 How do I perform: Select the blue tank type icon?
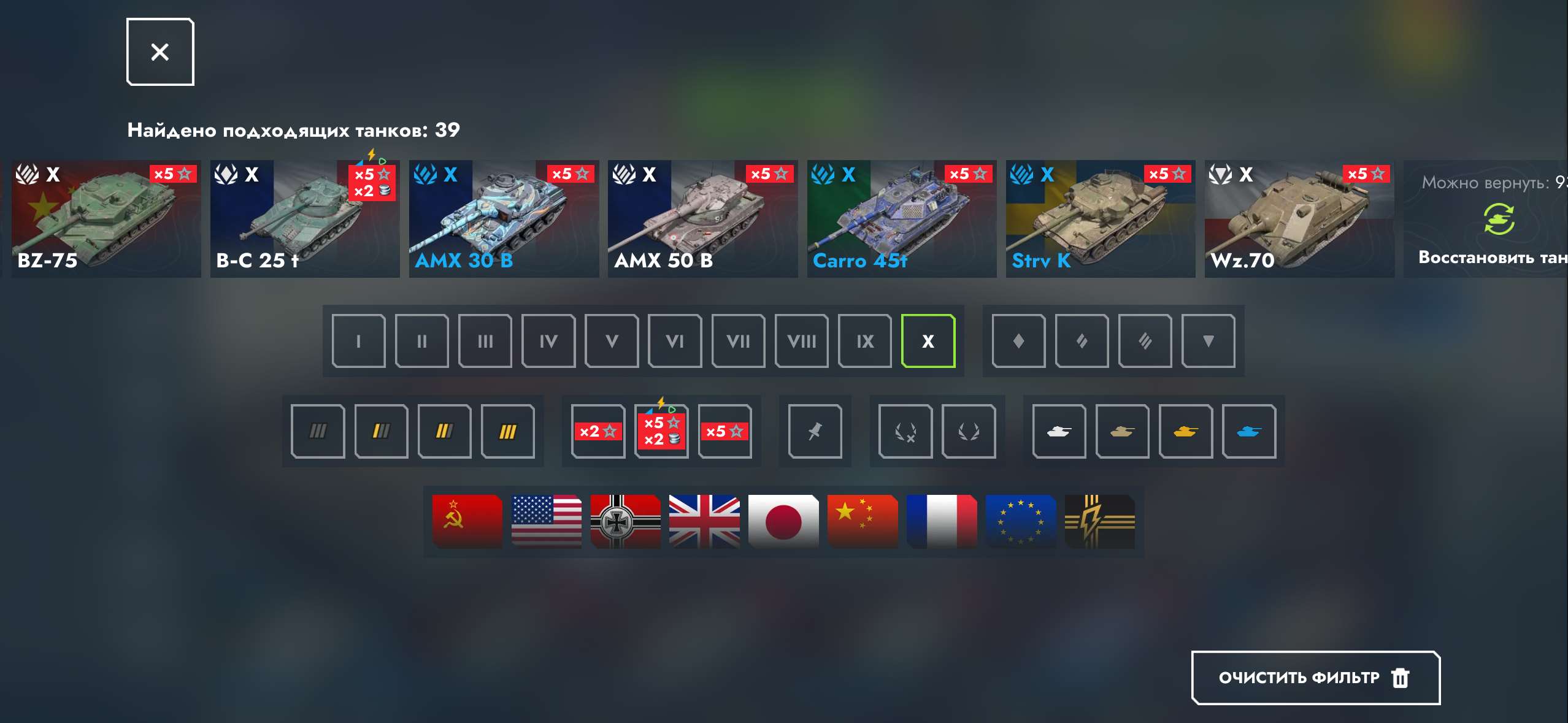[x=1250, y=431]
